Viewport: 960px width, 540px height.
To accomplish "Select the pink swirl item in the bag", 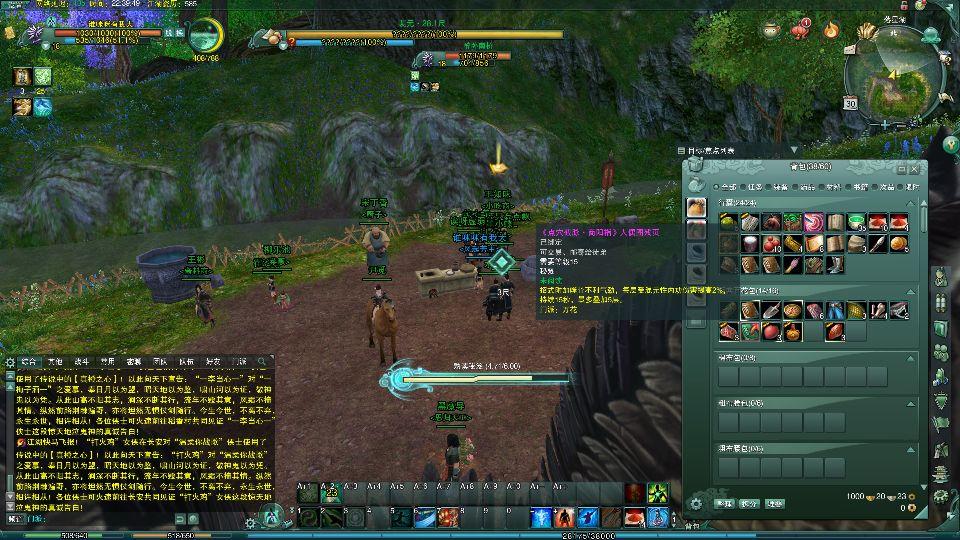I will tap(814, 222).
